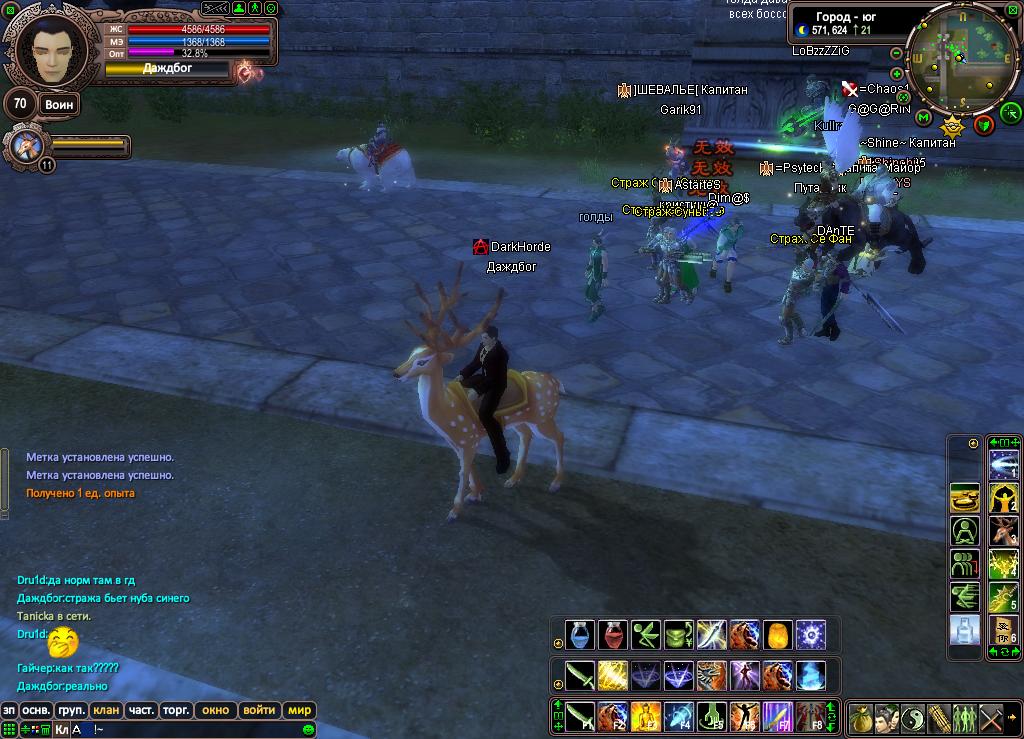Open the world map via the M button
The image size is (1024, 739).
click(x=923, y=118)
